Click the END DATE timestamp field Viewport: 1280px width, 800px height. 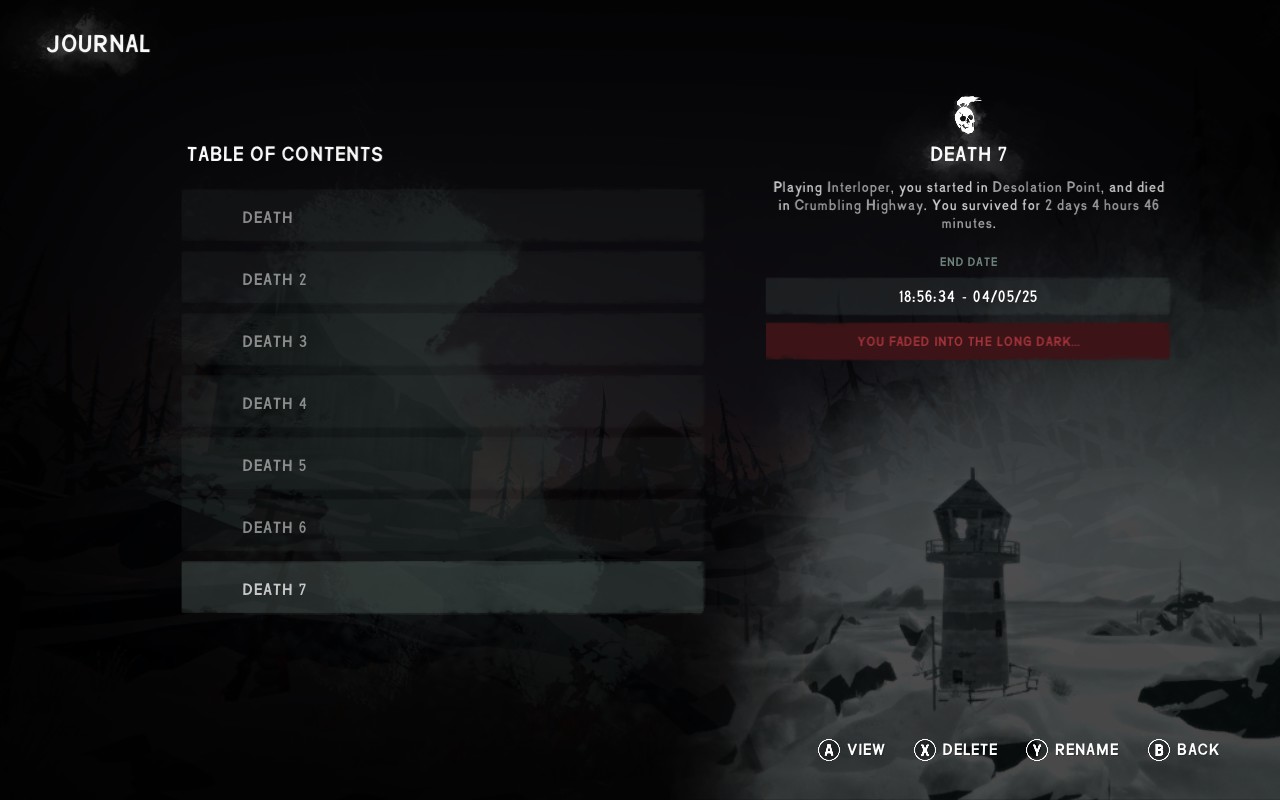point(967,296)
